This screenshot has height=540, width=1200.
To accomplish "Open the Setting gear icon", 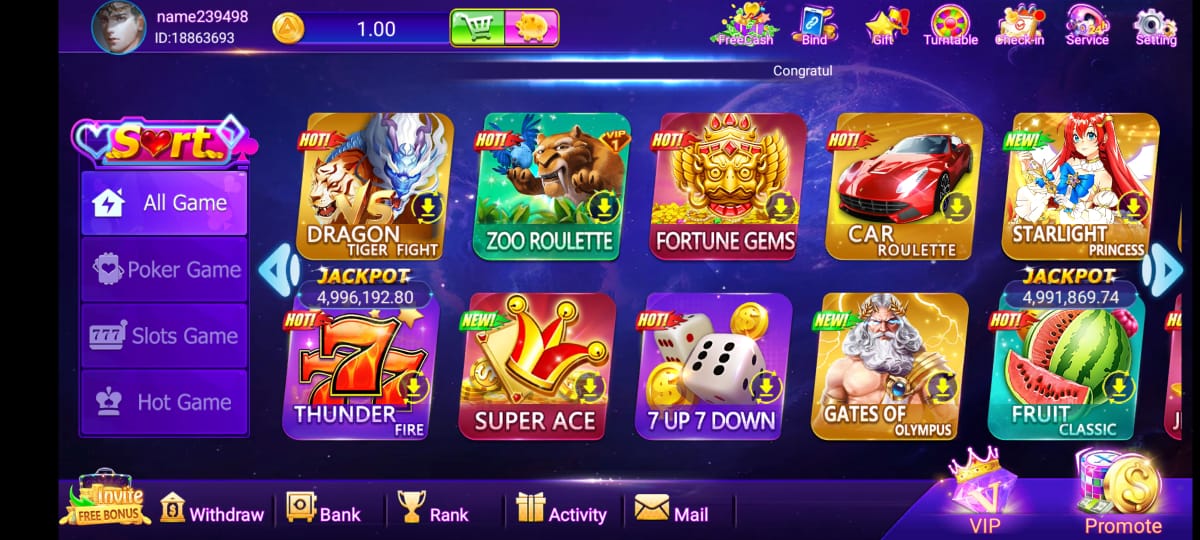I will pyautogui.click(x=1155, y=26).
